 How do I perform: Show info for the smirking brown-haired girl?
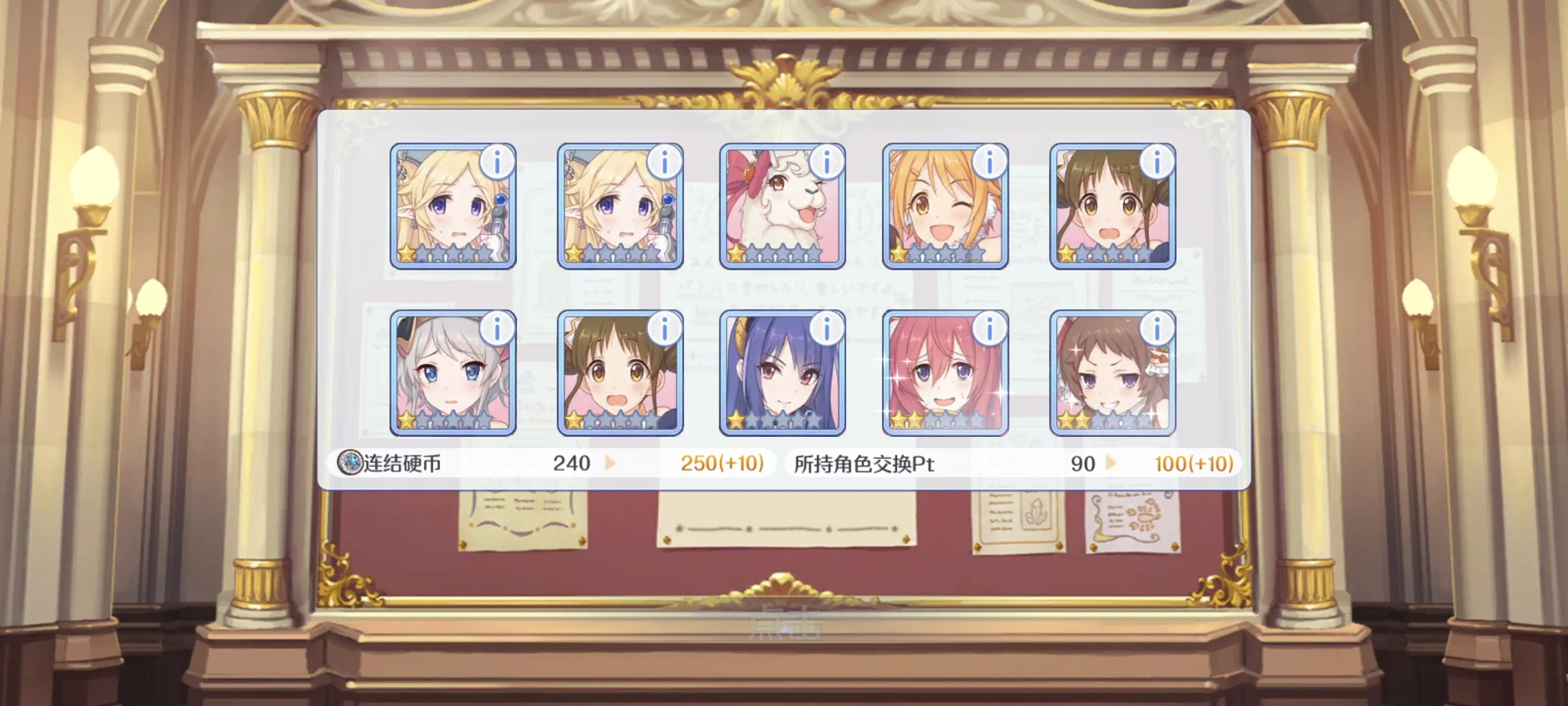coord(1156,329)
